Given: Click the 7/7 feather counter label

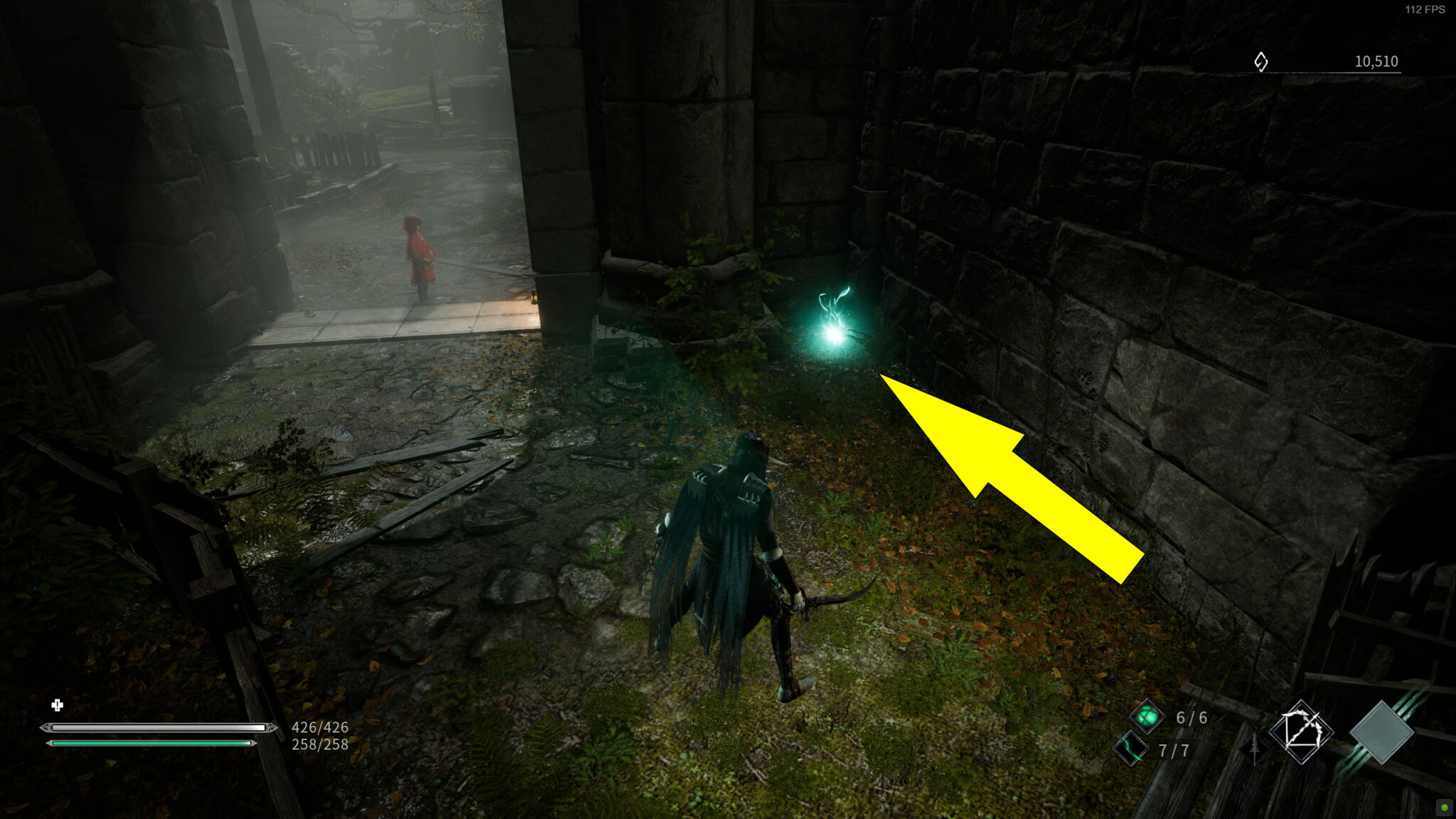Looking at the screenshot, I should point(1174,750).
